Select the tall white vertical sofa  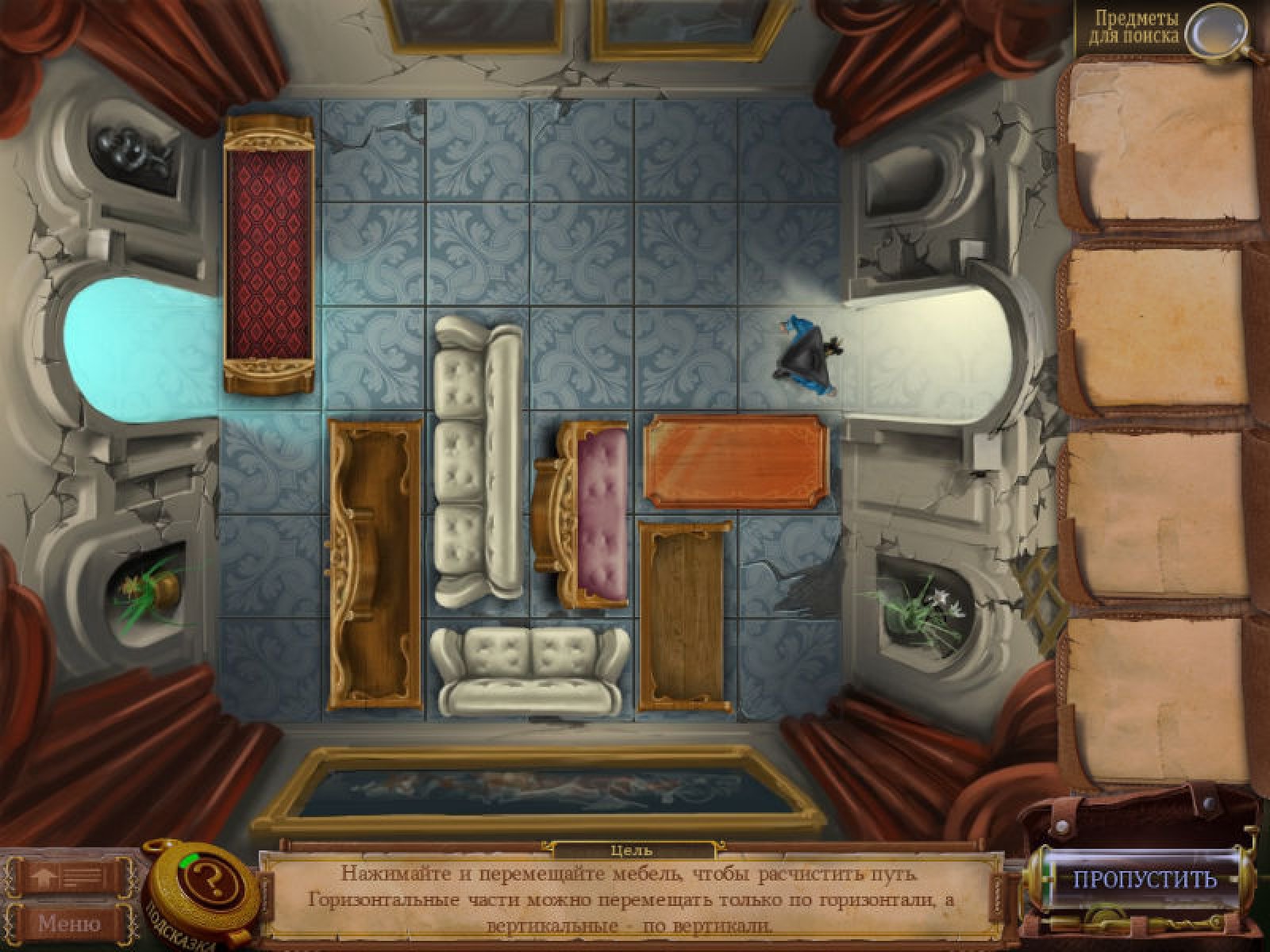pyautogui.click(x=478, y=459)
